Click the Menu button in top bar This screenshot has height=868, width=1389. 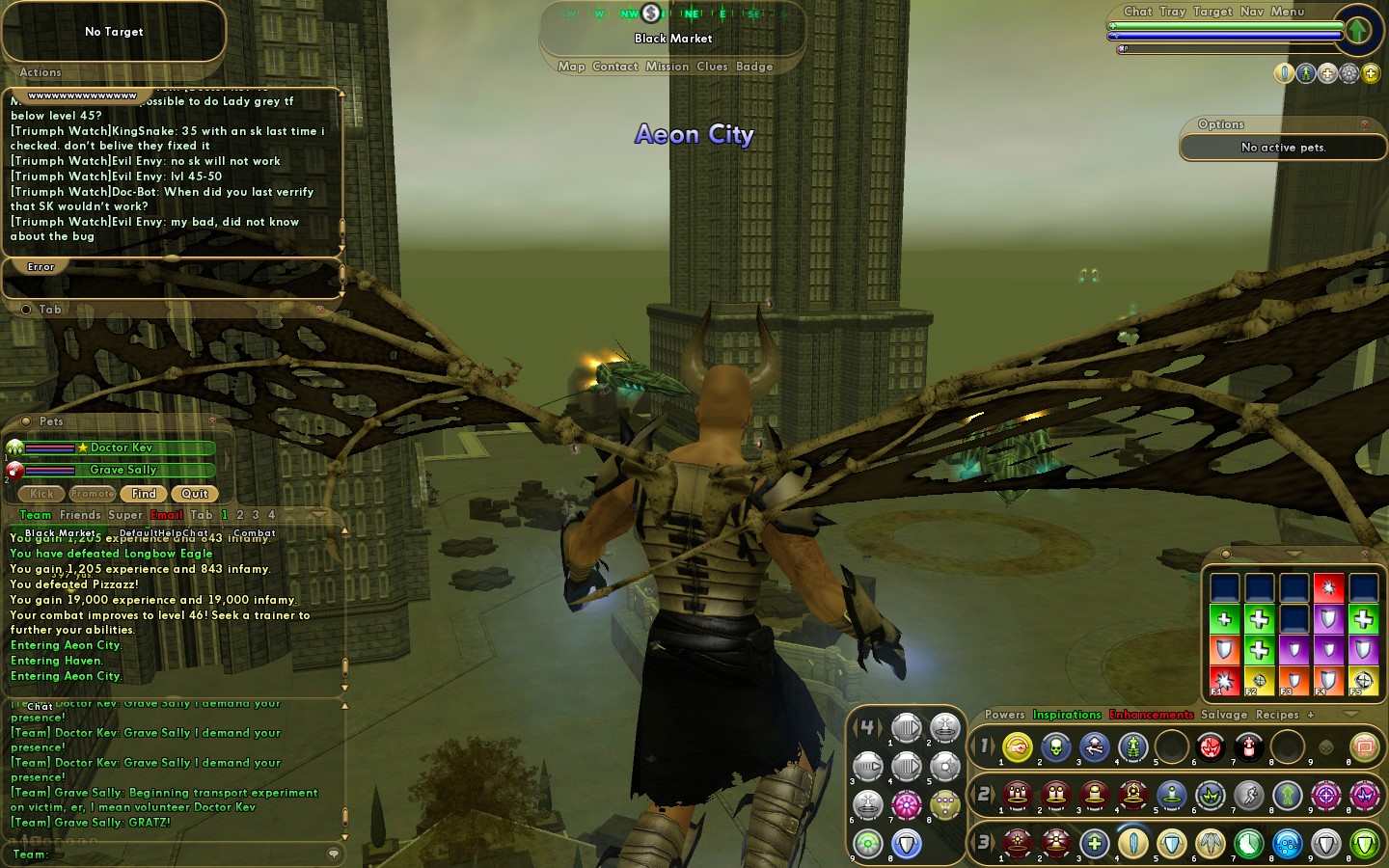(x=1288, y=12)
